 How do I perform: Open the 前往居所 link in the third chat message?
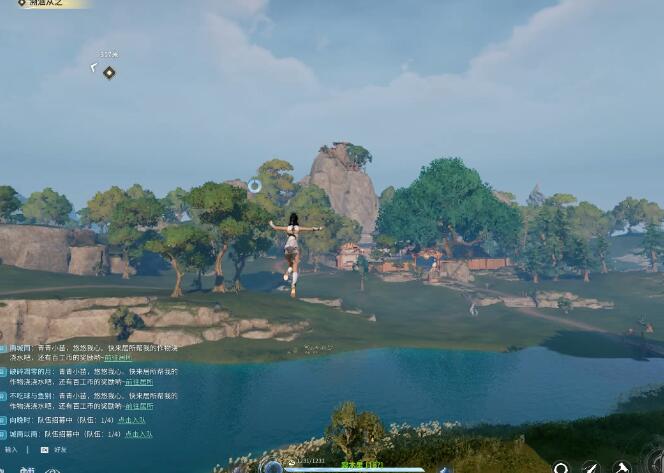point(139,408)
